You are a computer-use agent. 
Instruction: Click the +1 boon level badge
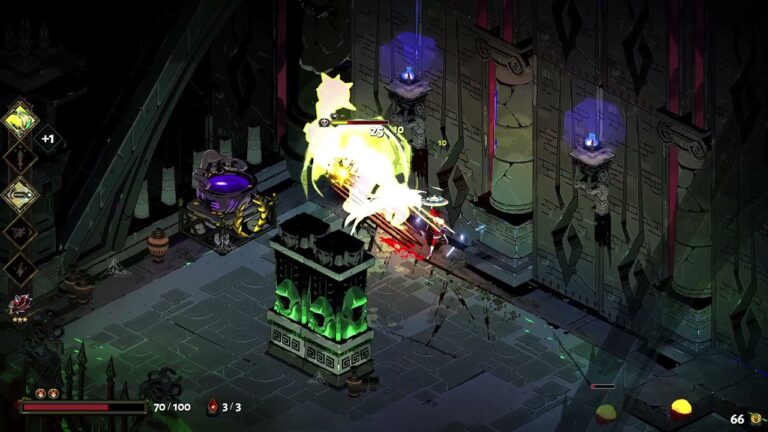coord(47,139)
